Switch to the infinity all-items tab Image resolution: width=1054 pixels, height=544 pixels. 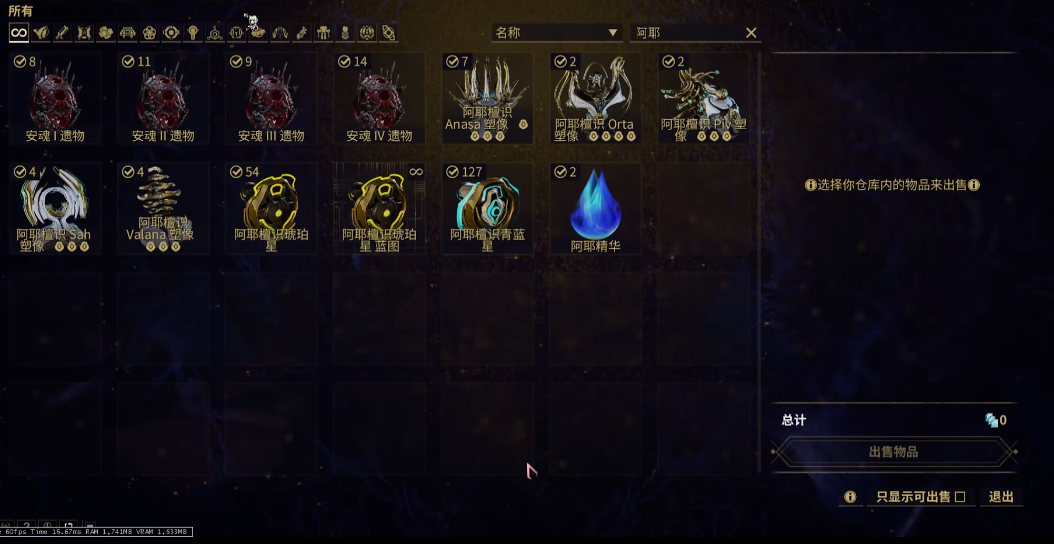tap(19, 33)
